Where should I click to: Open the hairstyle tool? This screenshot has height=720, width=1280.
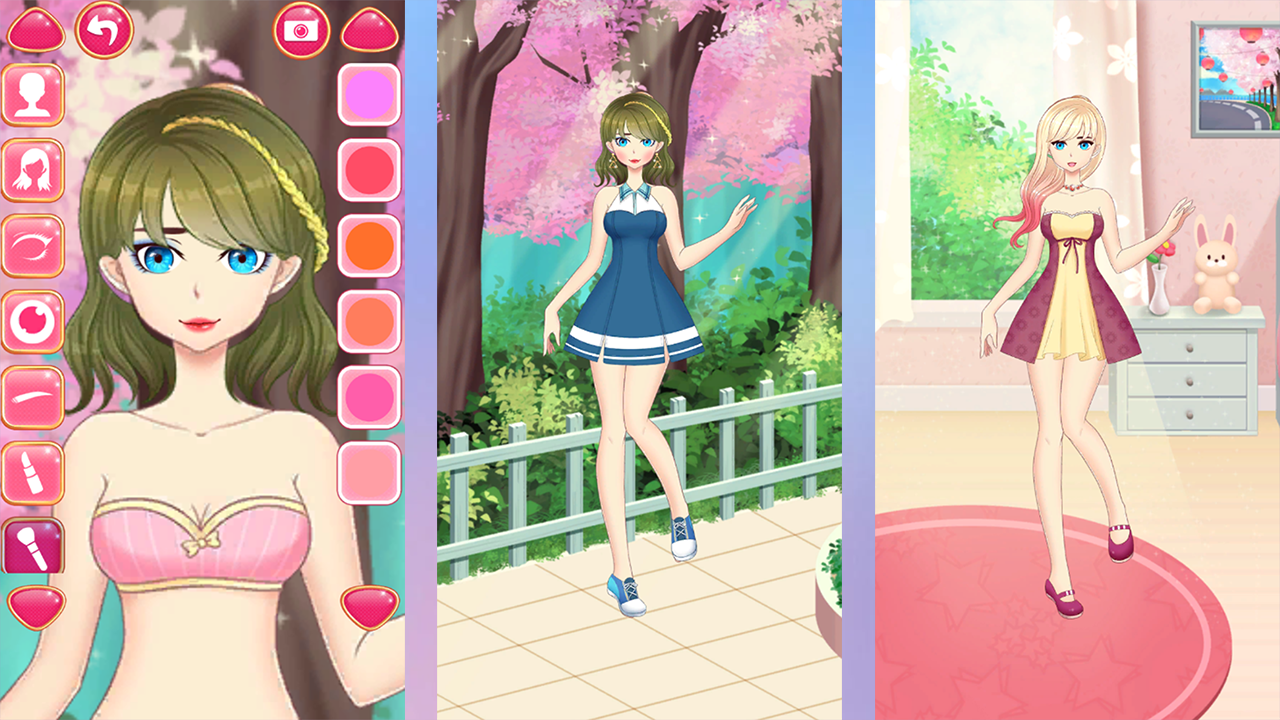coord(34,169)
